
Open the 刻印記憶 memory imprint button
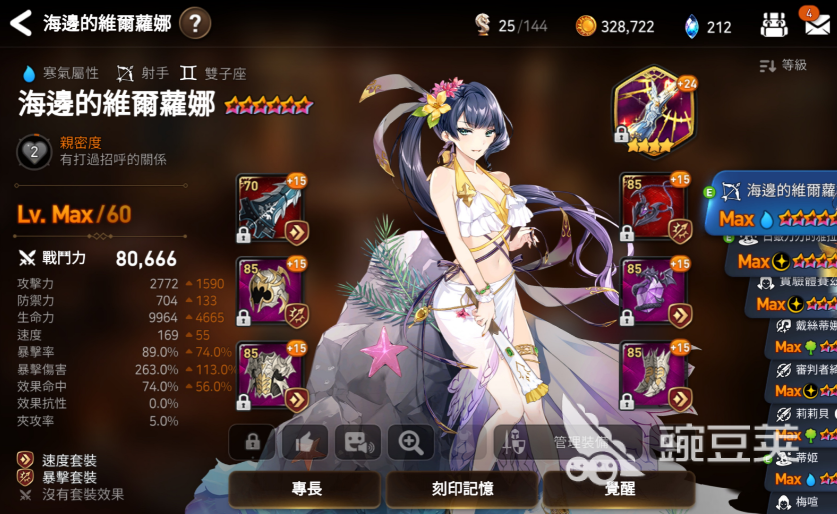(x=461, y=491)
